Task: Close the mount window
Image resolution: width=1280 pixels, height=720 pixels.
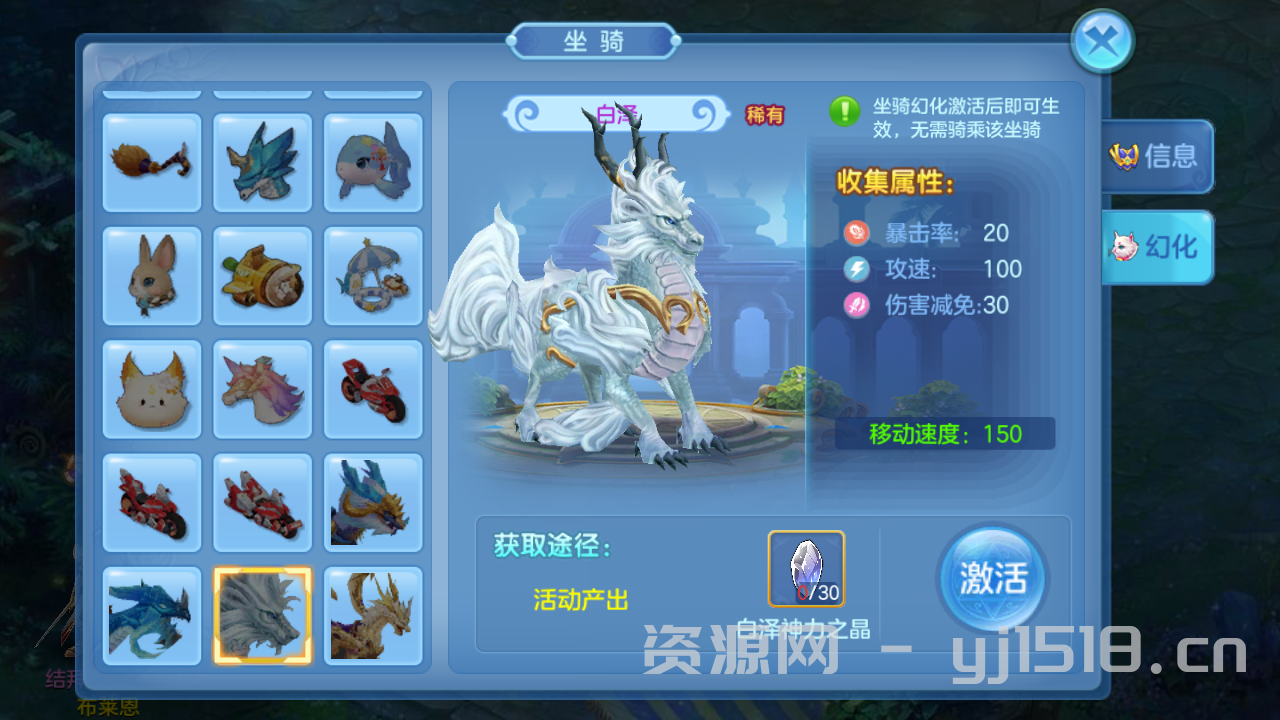Action: pos(1101,42)
